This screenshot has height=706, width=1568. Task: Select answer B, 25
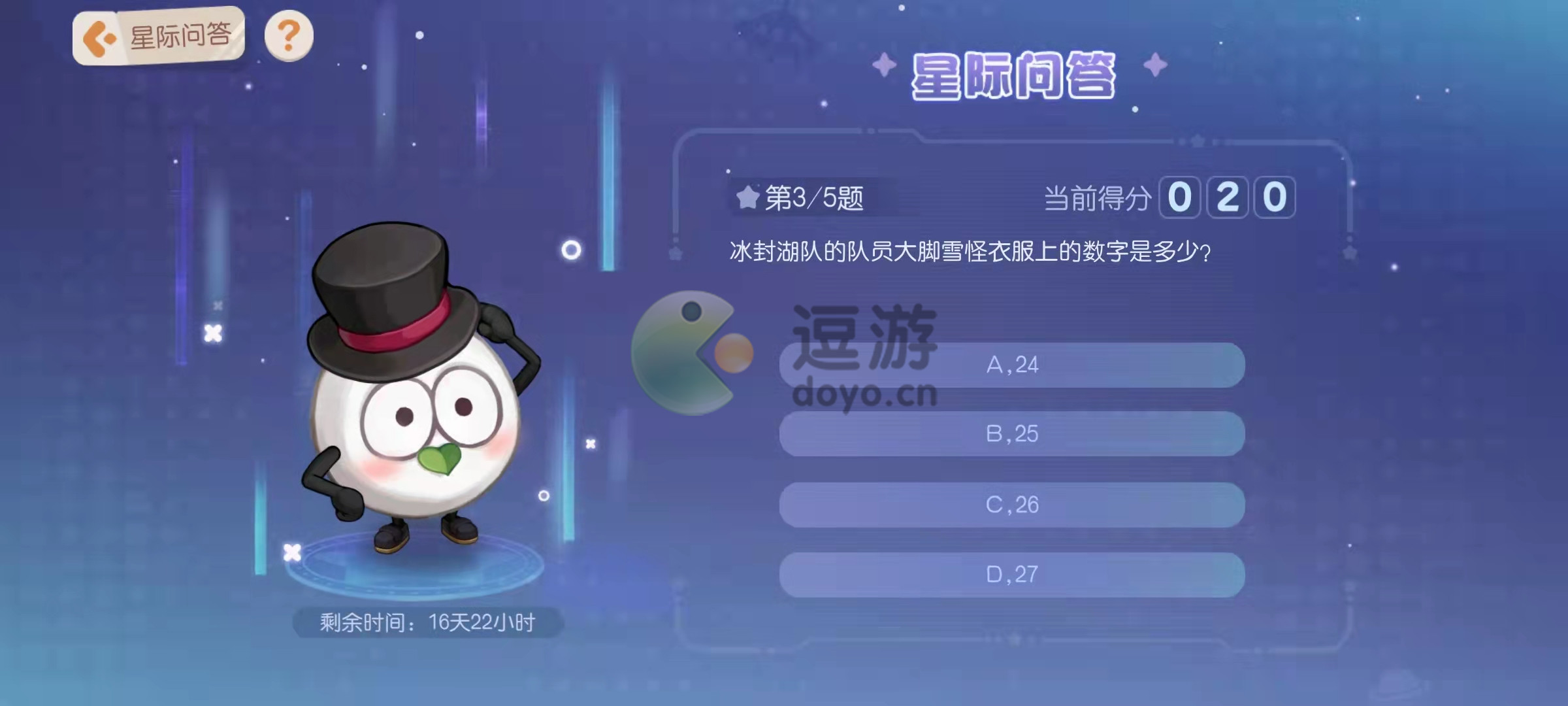[x=1011, y=434]
